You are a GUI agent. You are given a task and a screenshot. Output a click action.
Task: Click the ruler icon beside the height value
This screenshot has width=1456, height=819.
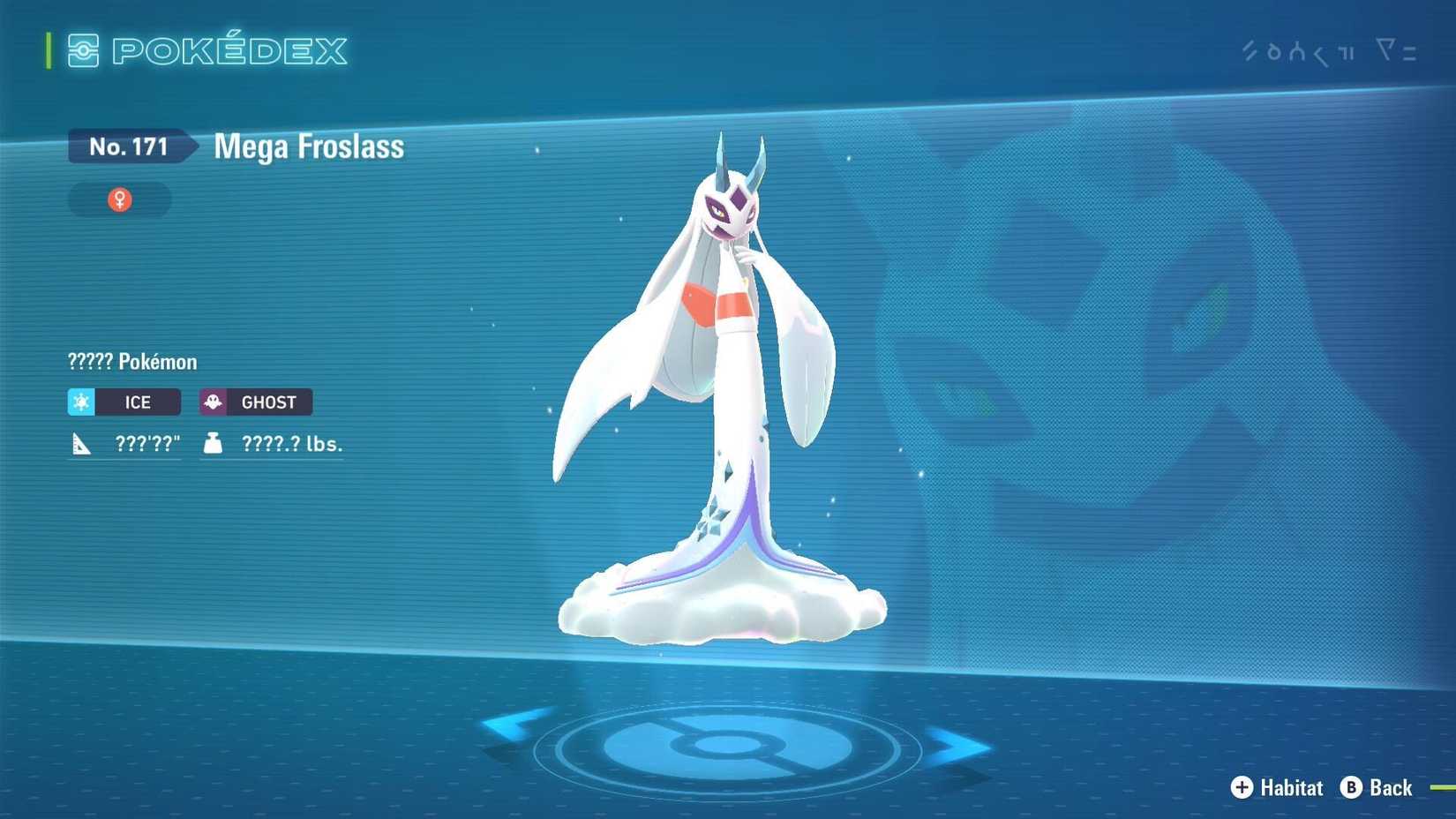pos(79,442)
